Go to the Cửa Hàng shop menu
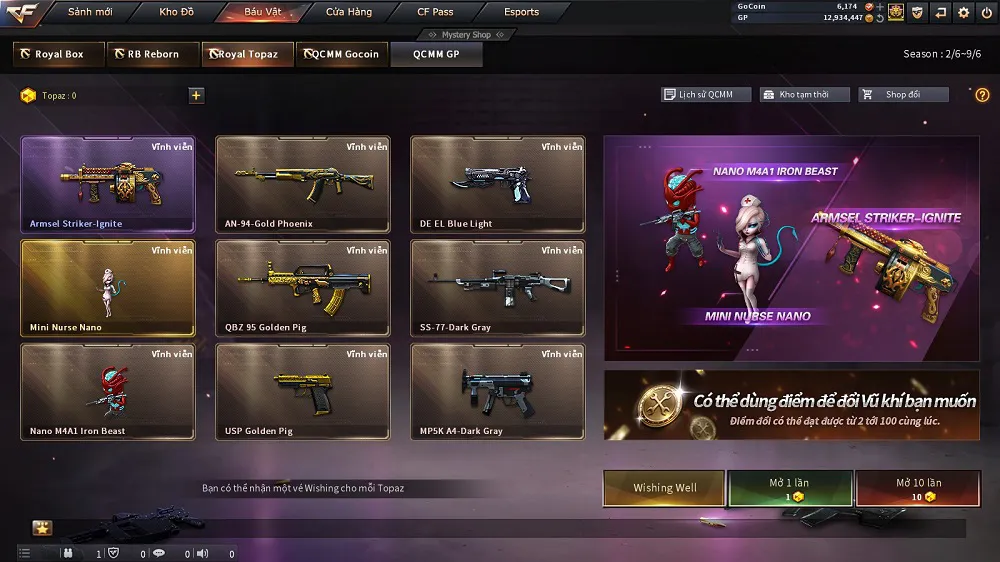 point(349,12)
